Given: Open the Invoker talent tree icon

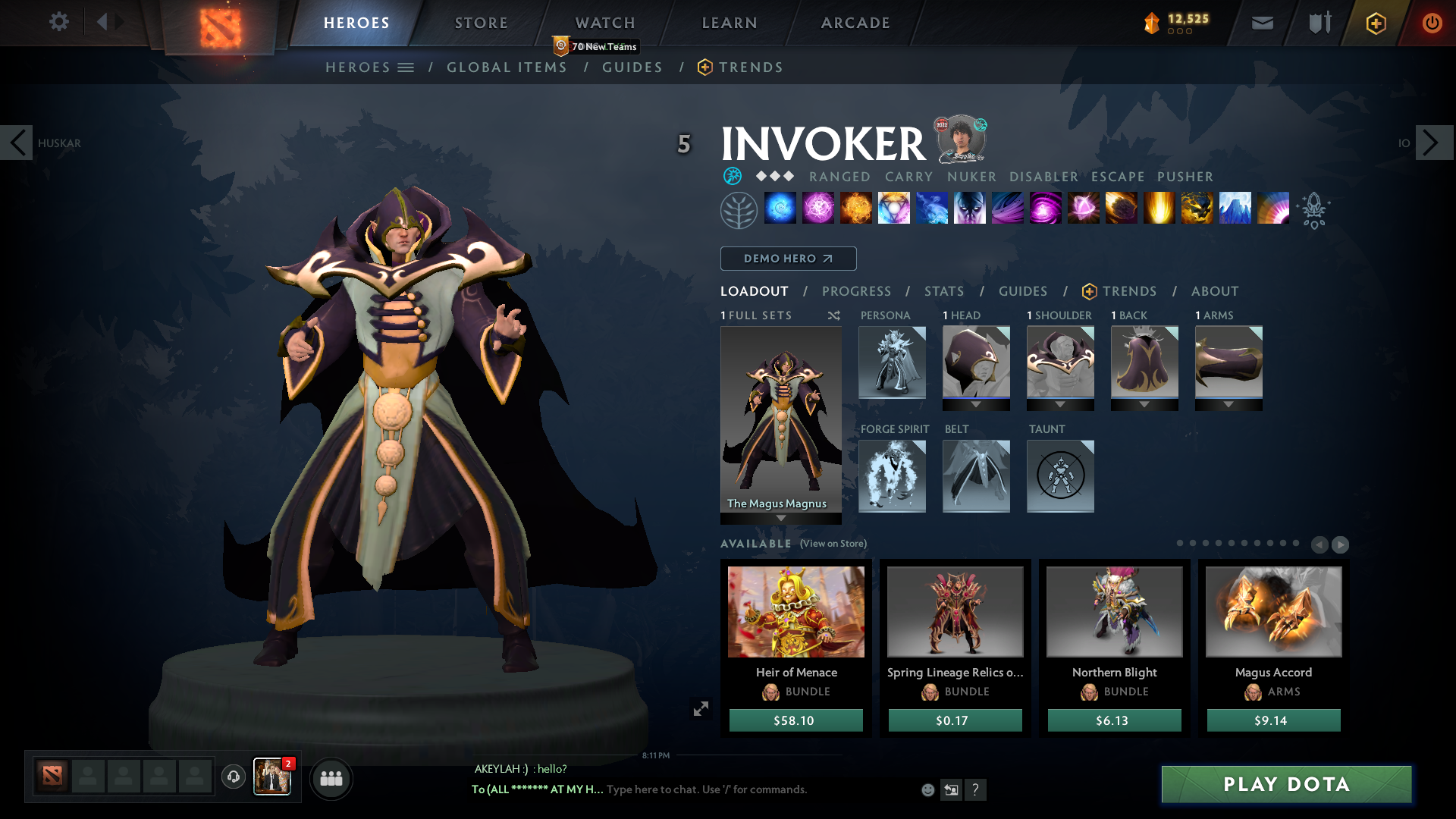Looking at the screenshot, I should 739,209.
